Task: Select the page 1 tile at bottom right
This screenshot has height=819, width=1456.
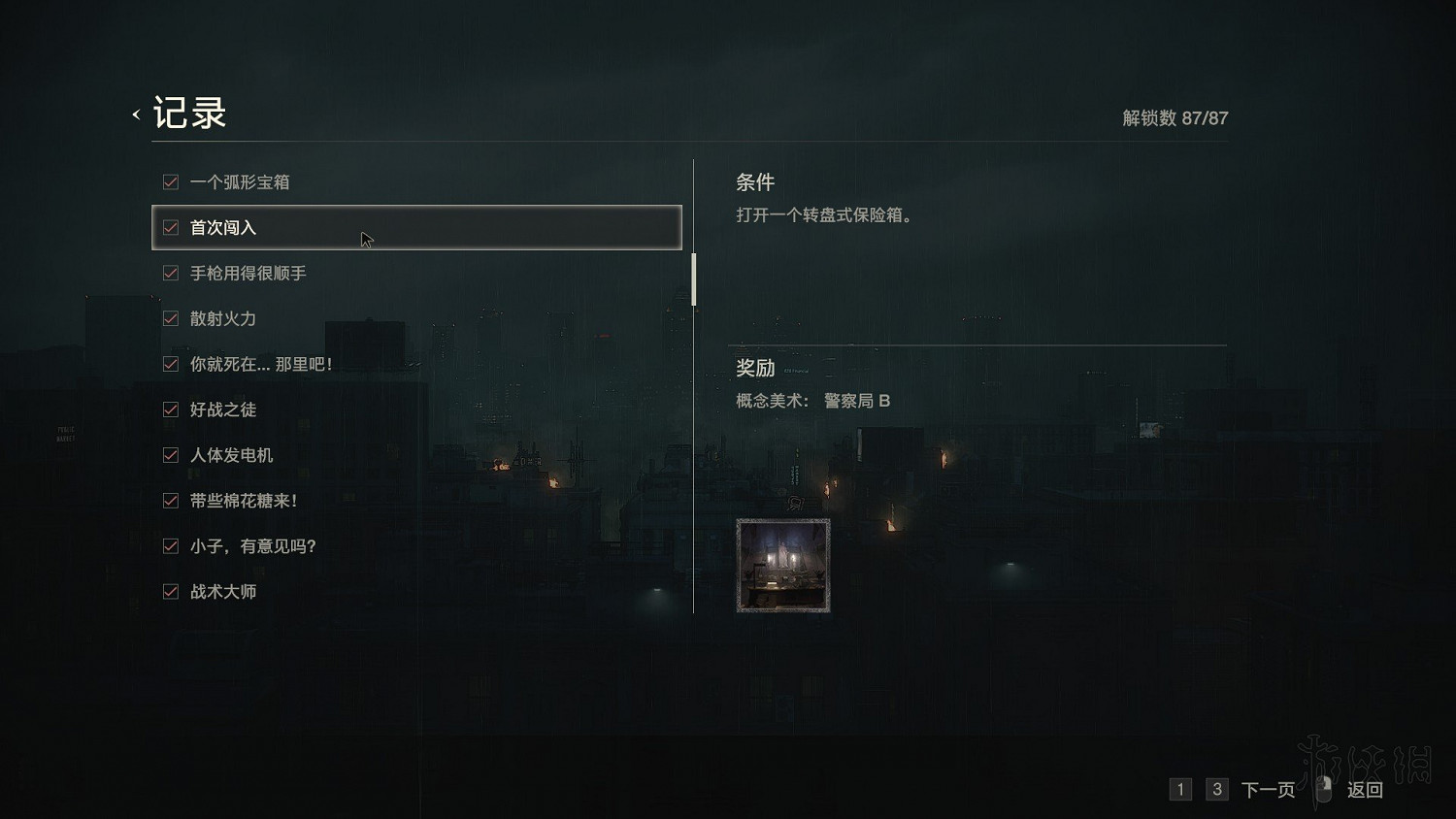Action: [x=1180, y=789]
